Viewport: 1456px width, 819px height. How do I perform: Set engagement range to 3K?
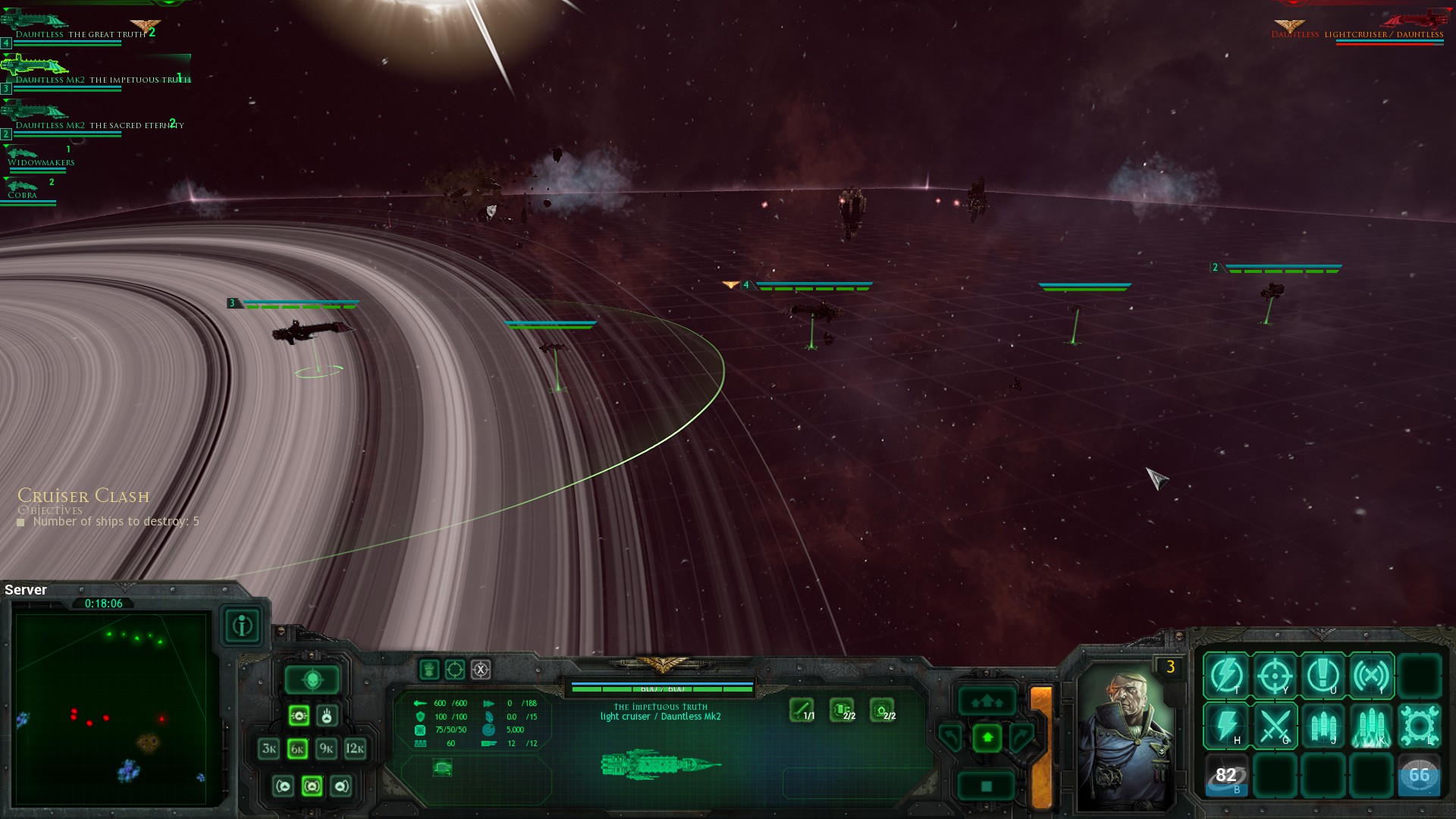click(269, 749)
